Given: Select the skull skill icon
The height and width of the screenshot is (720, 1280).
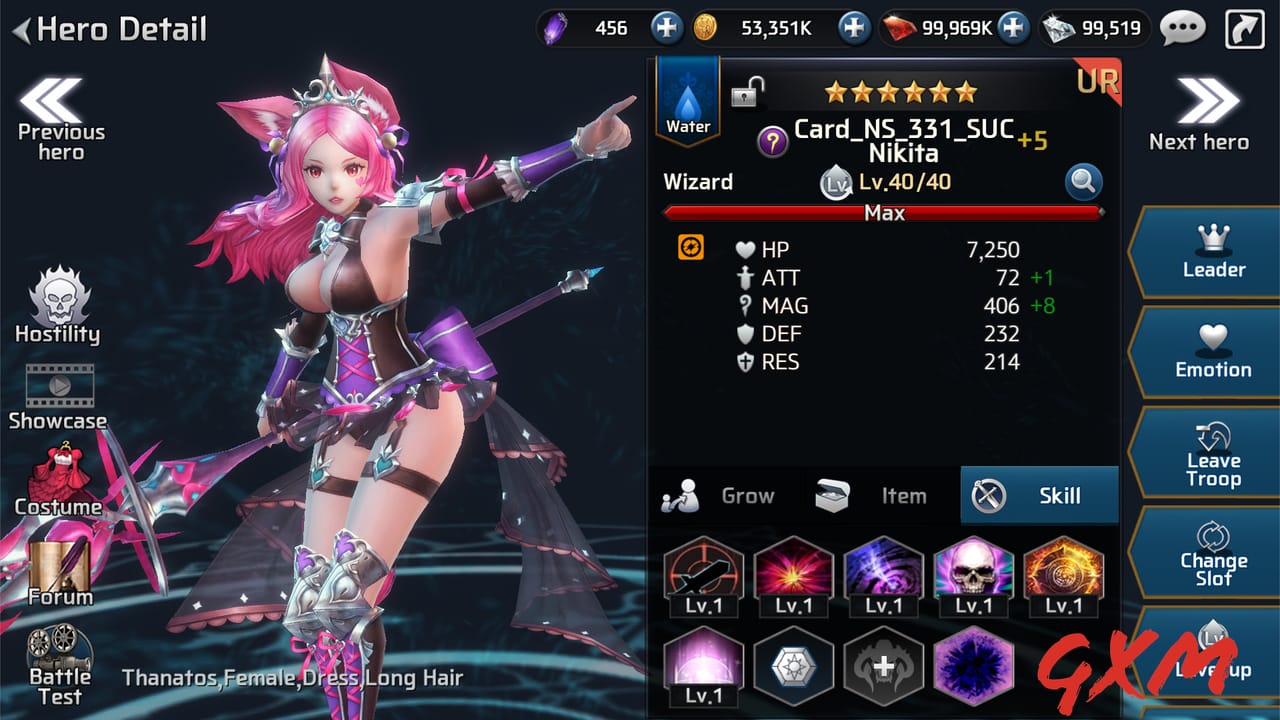Looking at the screenshot, I should [x=974, y=570].
